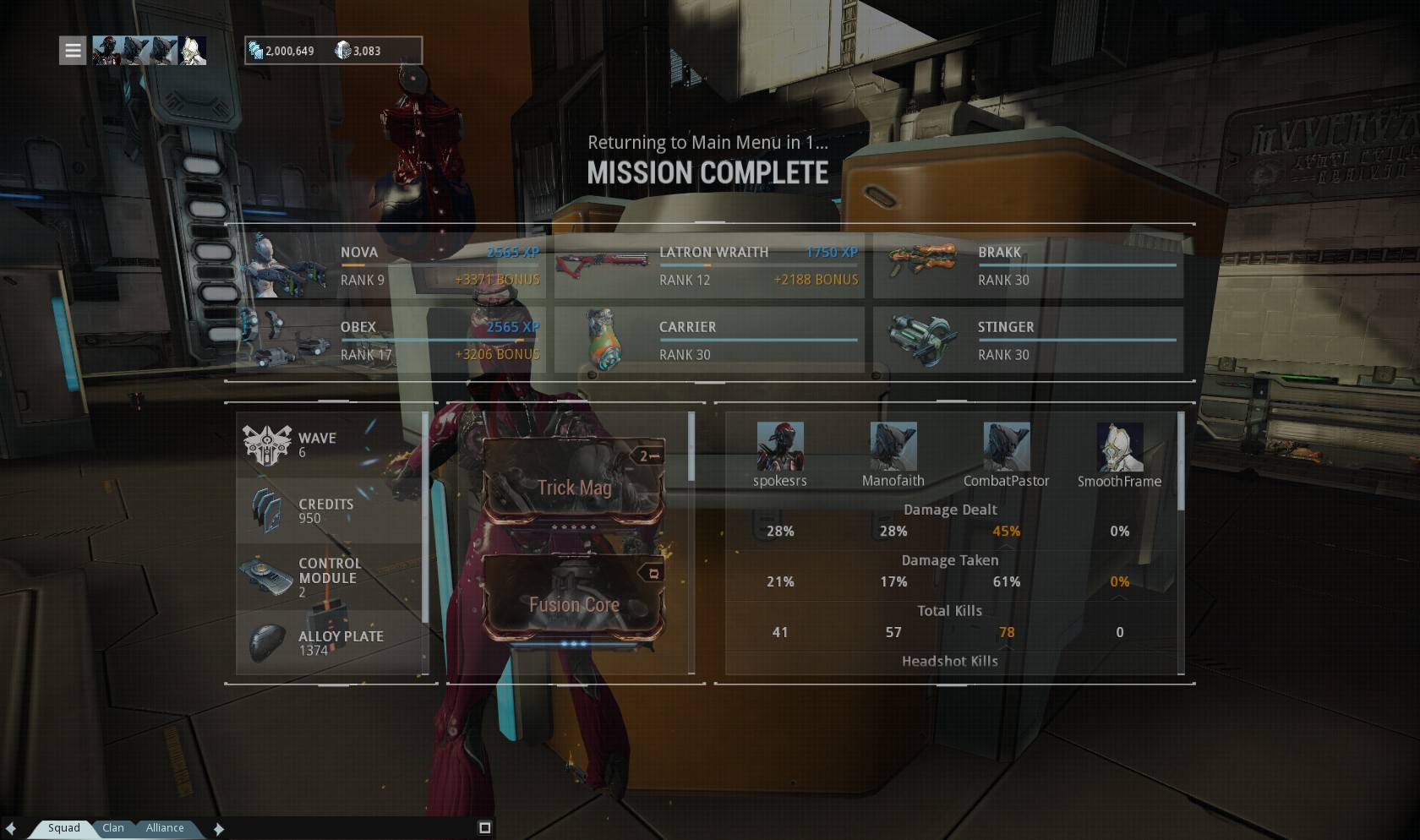Select Manofaith's player avatar

click(x=893, y=448)
